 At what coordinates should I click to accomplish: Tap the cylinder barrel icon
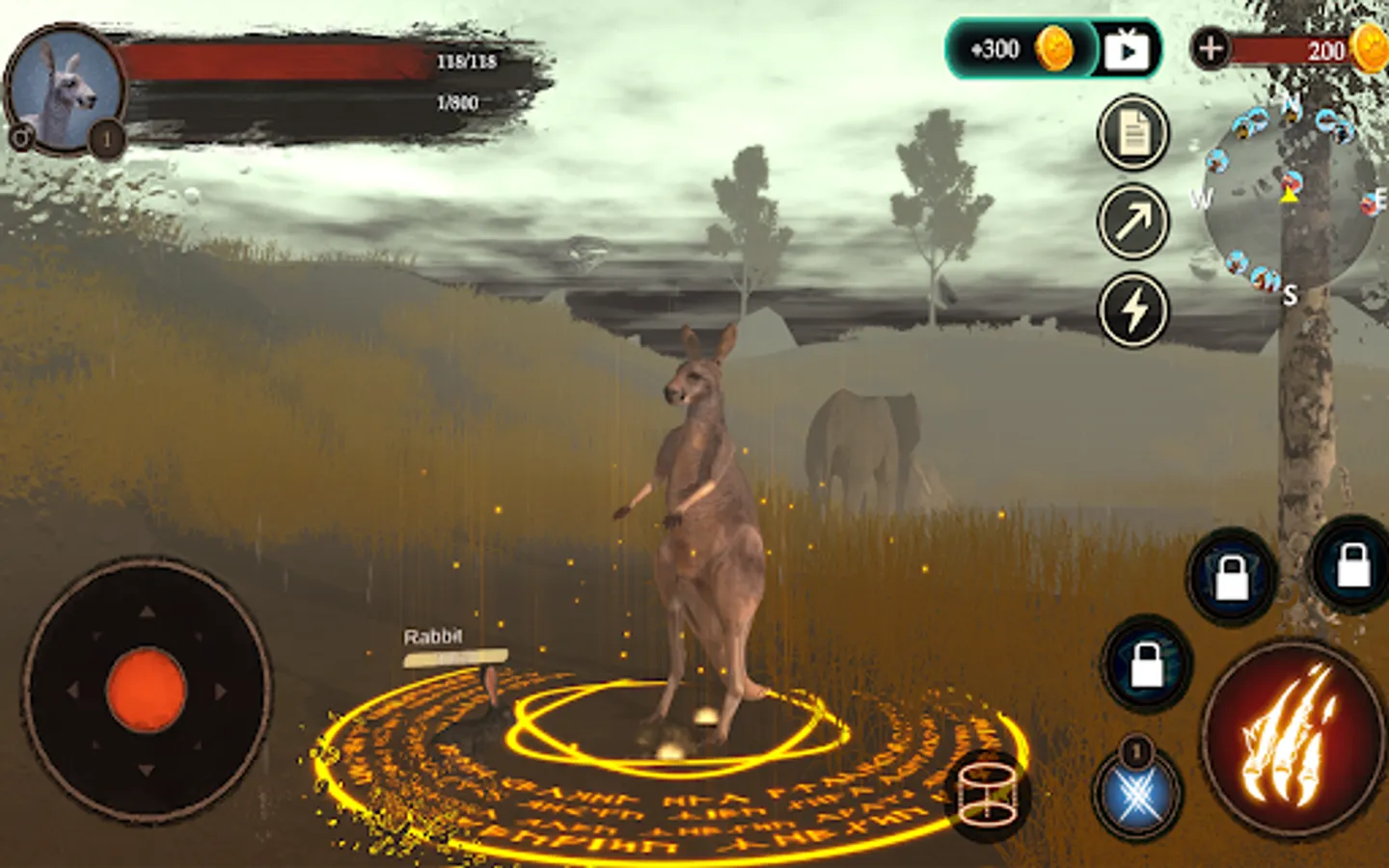[990, 796]
